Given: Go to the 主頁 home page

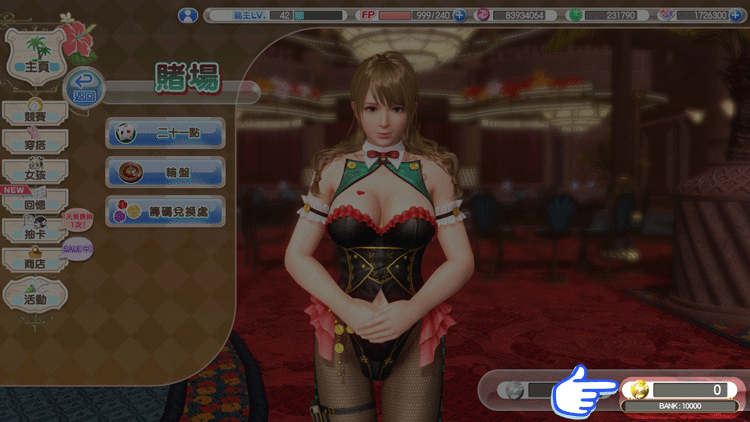Looking at the screenshot, I should tap(37, 64).
